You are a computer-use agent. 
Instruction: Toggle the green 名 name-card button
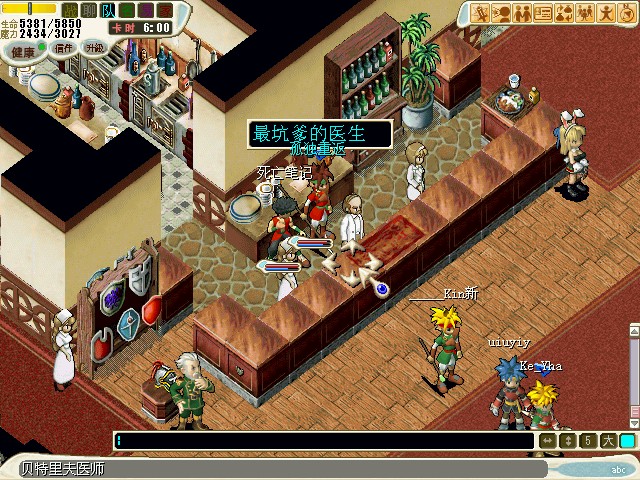click(127, 10)
